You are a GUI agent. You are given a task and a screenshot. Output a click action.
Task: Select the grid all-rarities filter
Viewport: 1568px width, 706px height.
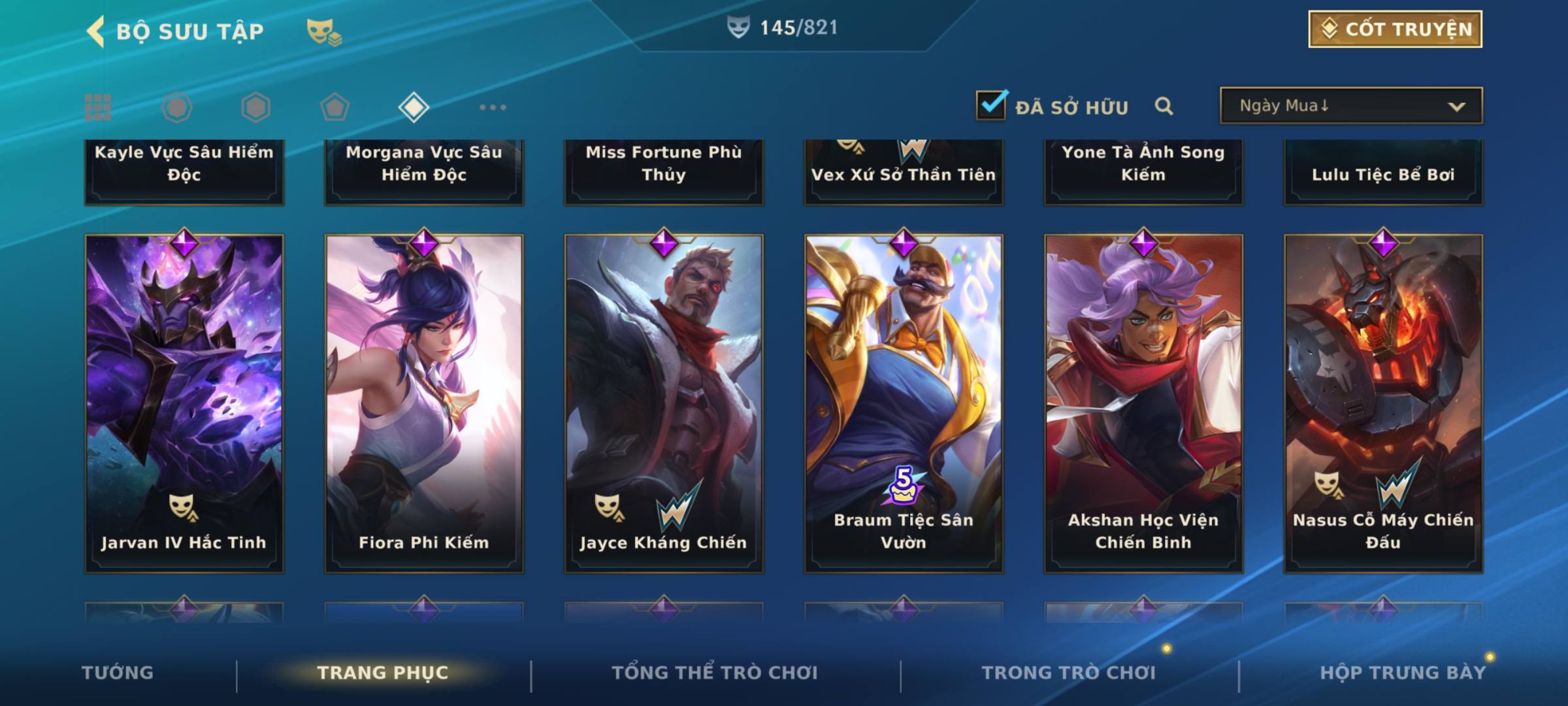98,107
